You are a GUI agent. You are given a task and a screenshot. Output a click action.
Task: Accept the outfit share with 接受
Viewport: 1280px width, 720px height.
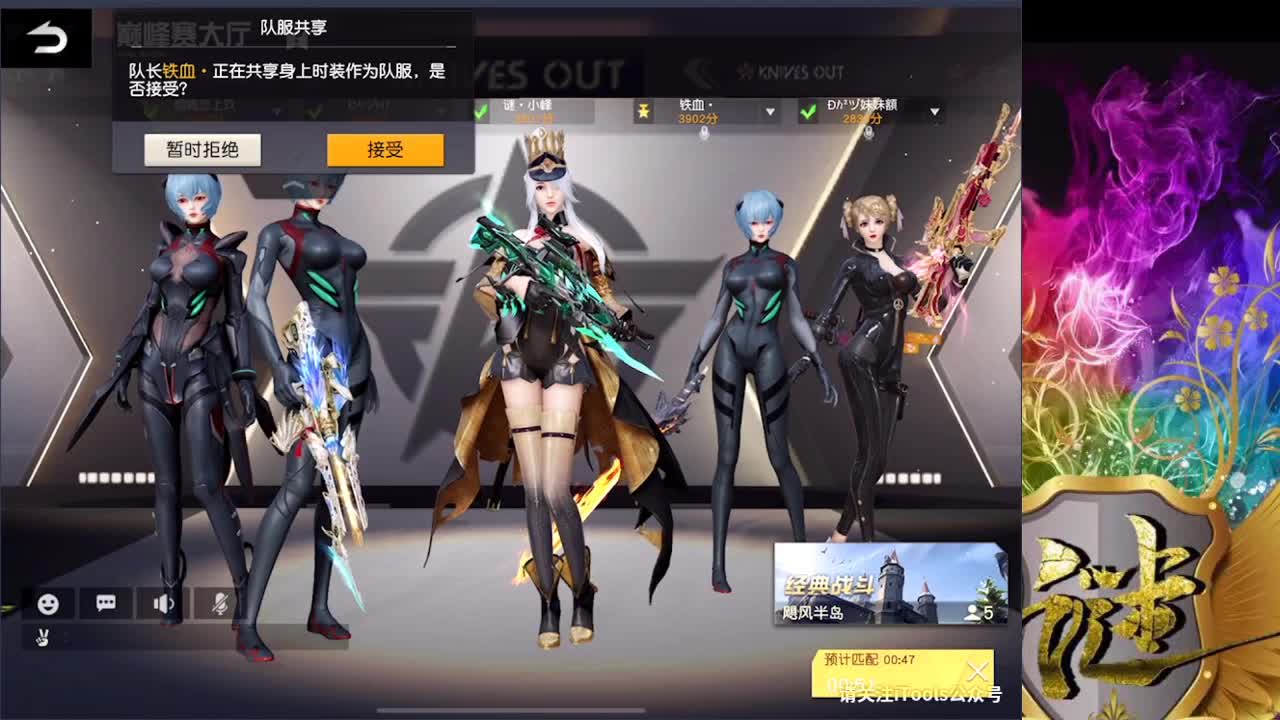386,149
